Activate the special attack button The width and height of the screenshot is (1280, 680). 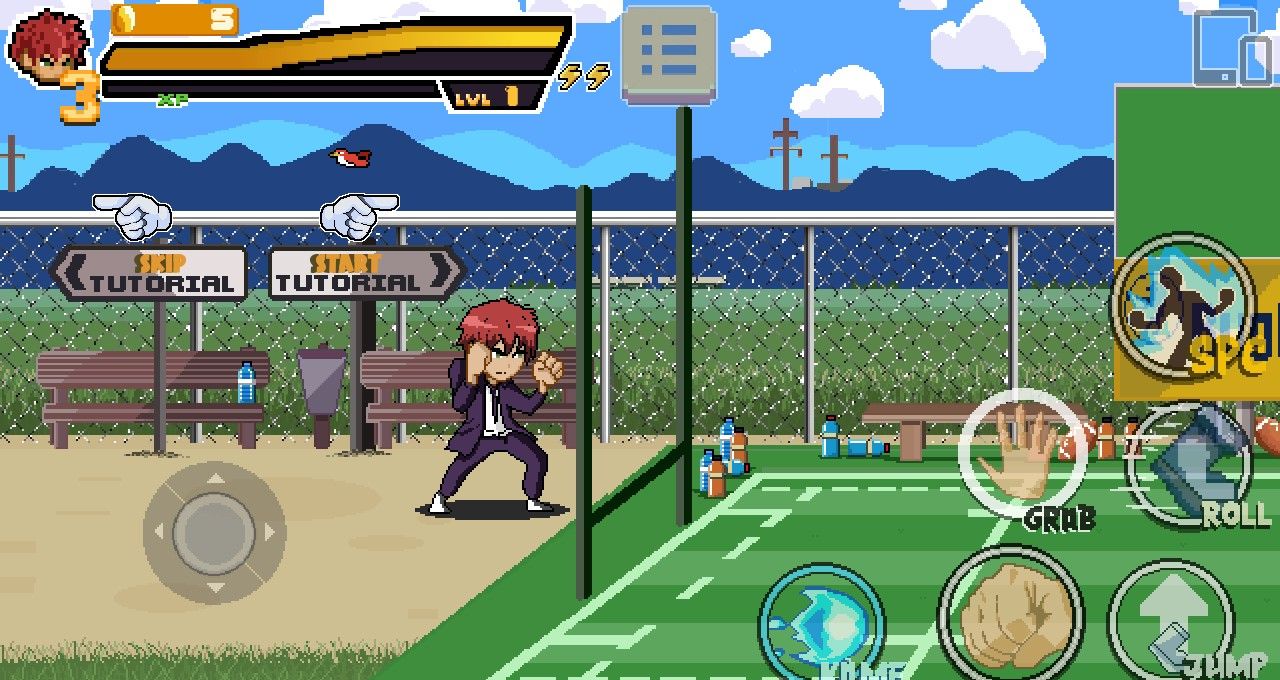click(1184, 304)
